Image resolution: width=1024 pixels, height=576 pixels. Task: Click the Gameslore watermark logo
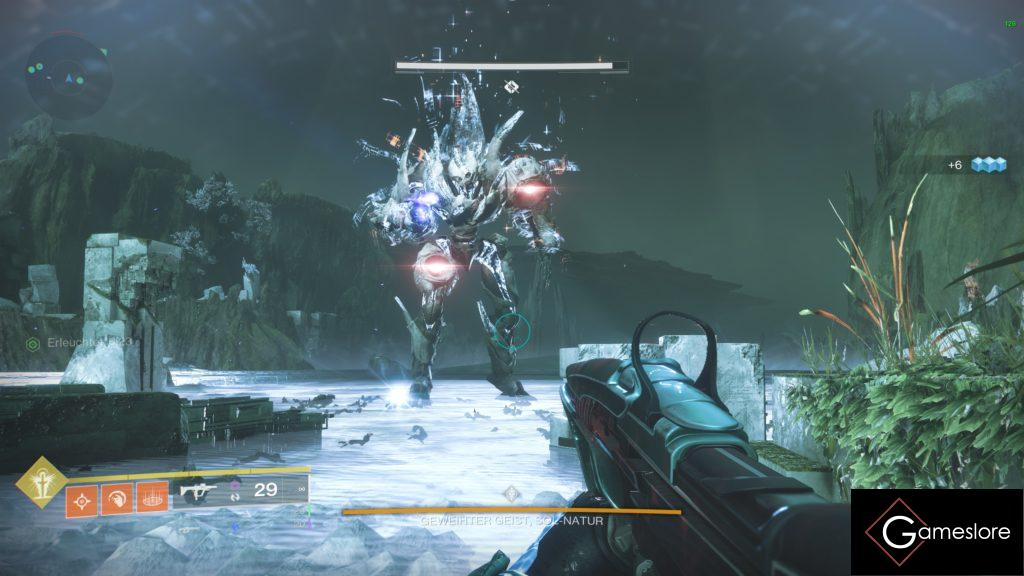pyautogui.click(x=937, y=532)
